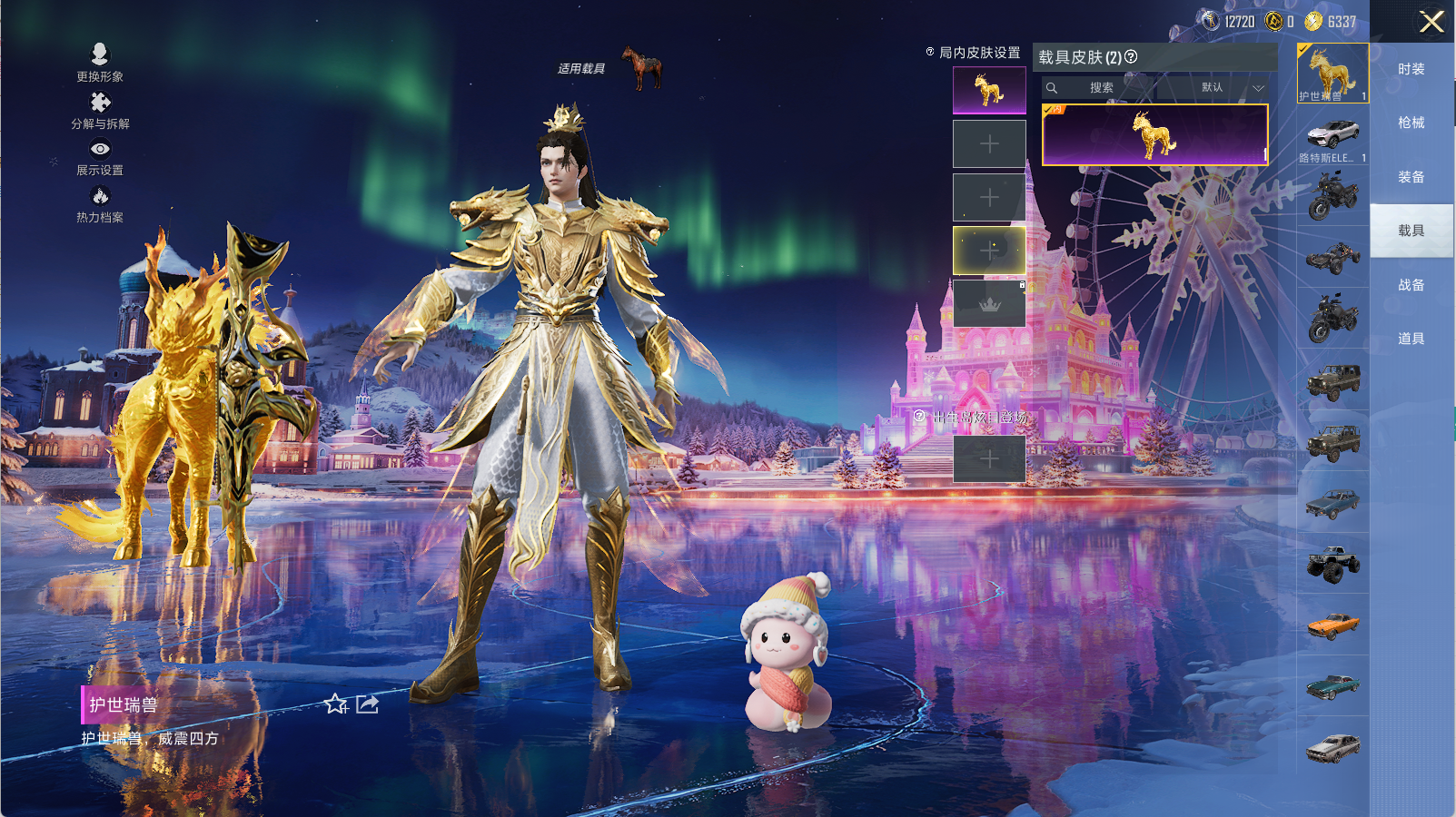Select the golden beast skin card
1456x817 pixels.
(1154, 135)
